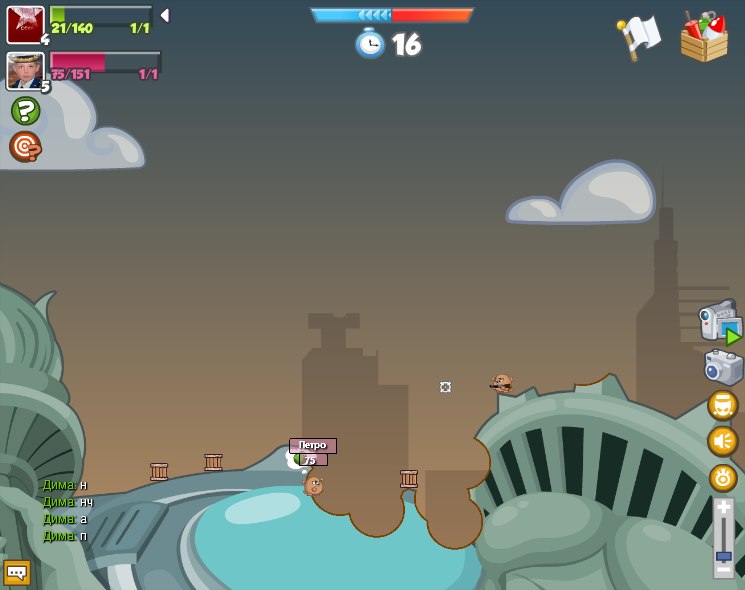Click the orange settings button below the speaker
Screen dimensions: 745x590
(723, 477)
